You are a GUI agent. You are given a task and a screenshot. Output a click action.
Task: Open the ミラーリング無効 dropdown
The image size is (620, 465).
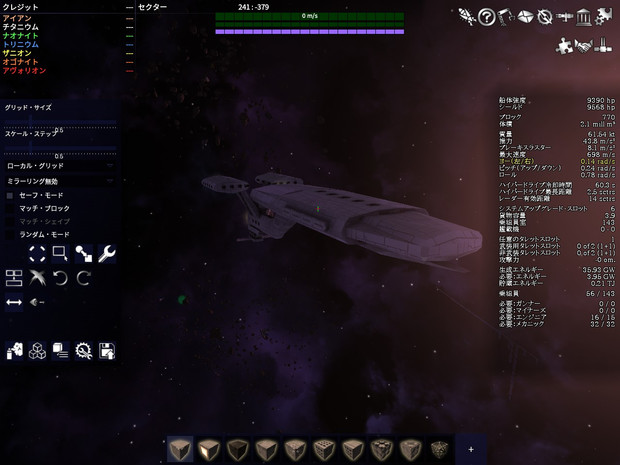[x=60, y=181]
